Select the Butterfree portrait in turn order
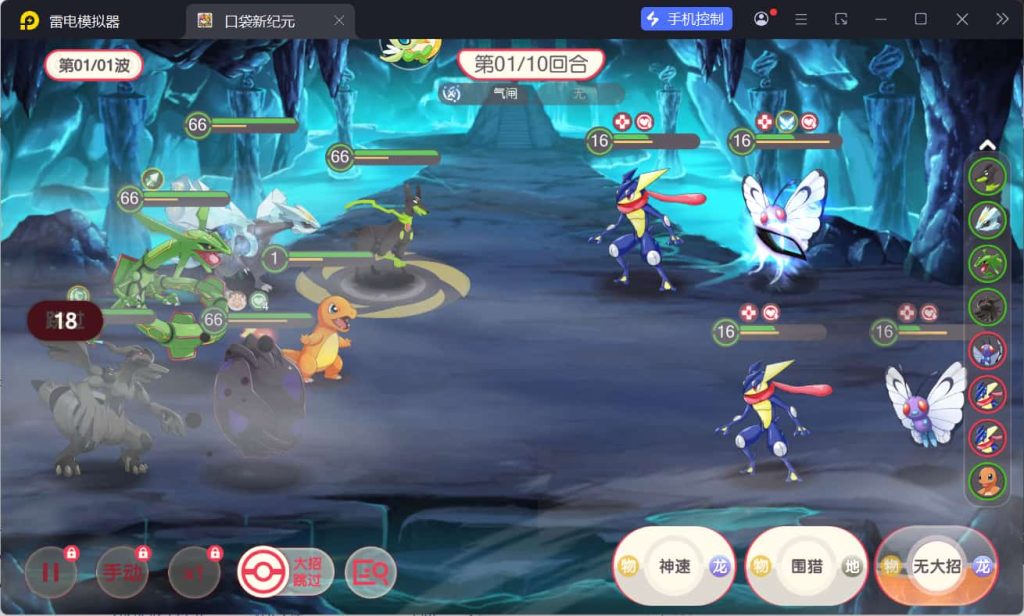Viewport: 1024px width, 616px height. coord(987,350)
